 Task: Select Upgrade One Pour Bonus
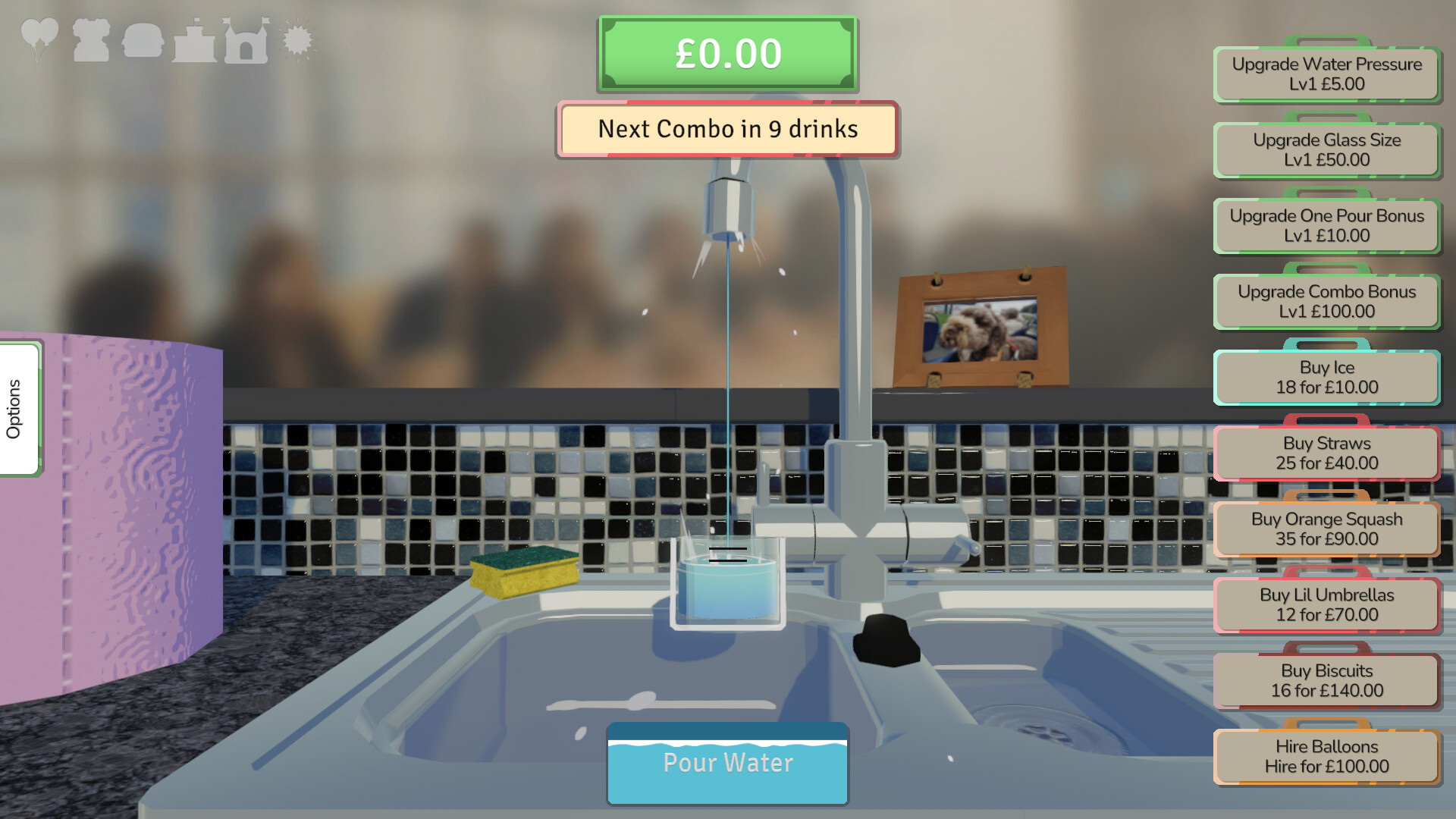coord(1326,226)
